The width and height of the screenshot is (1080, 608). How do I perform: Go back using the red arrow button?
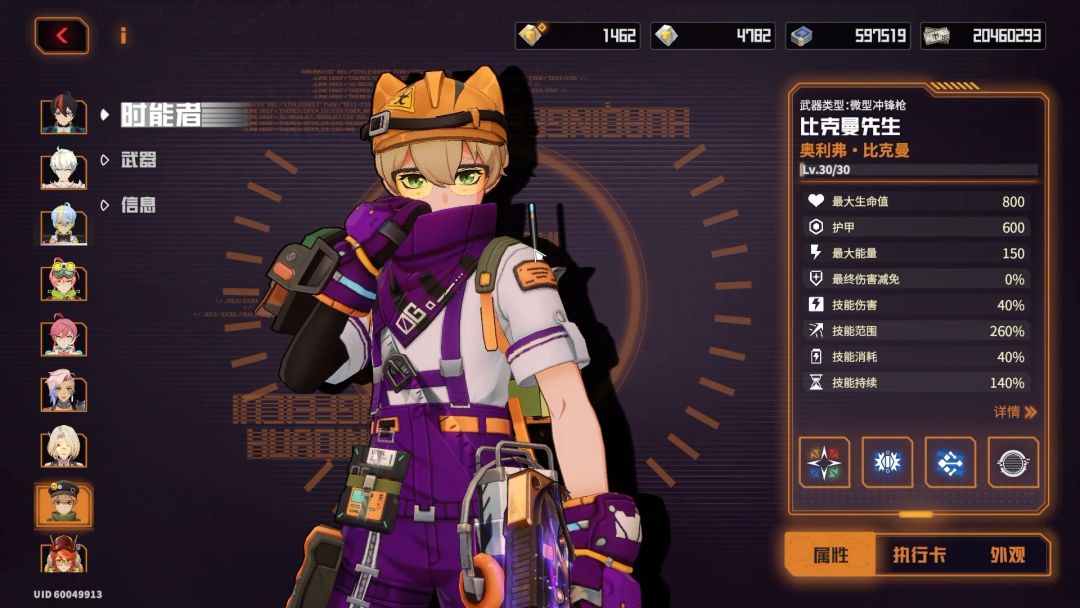coord(62,36)
